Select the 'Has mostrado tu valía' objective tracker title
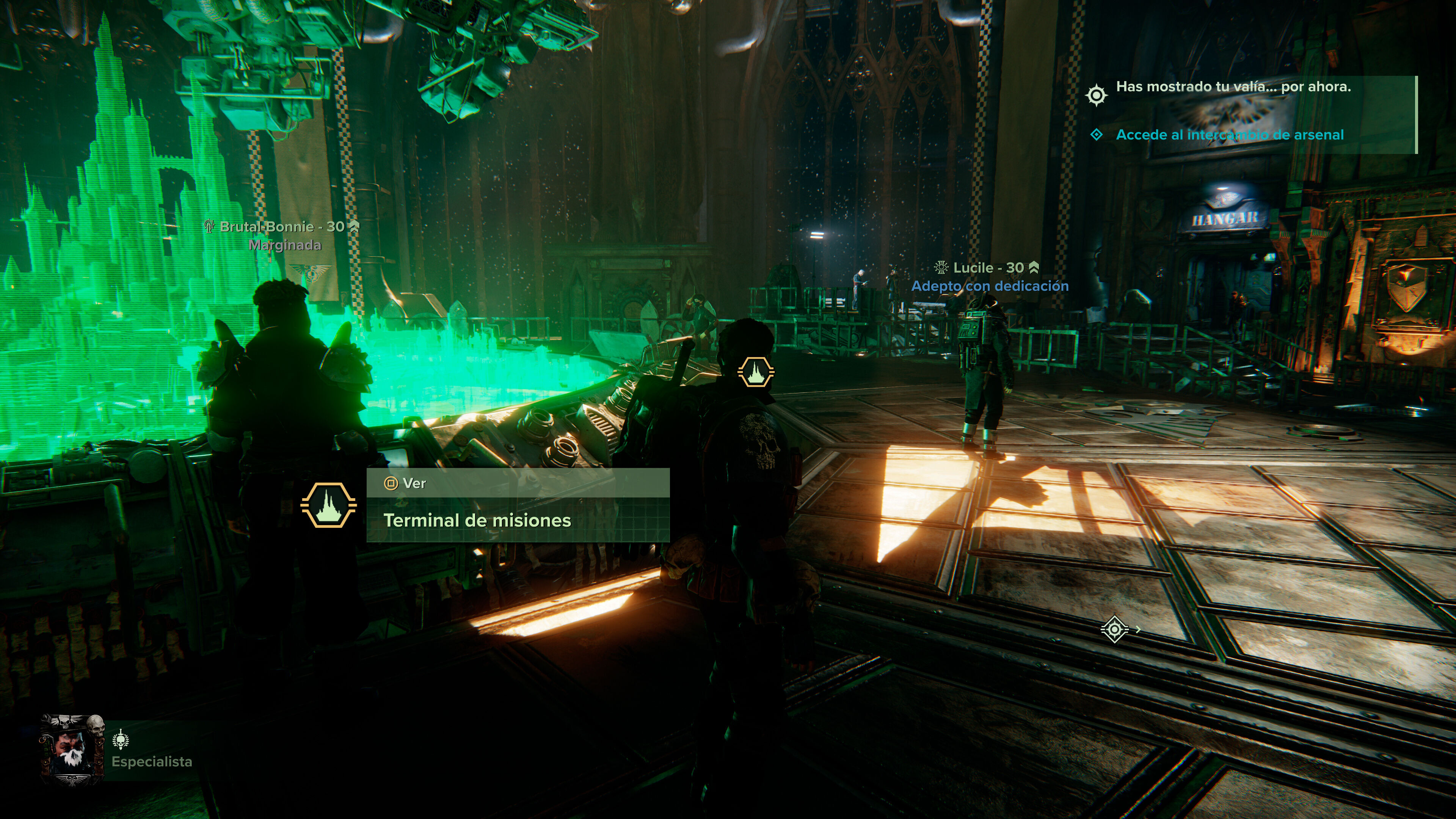Viewport: 1456px width, 819px height. [1233, 87]
